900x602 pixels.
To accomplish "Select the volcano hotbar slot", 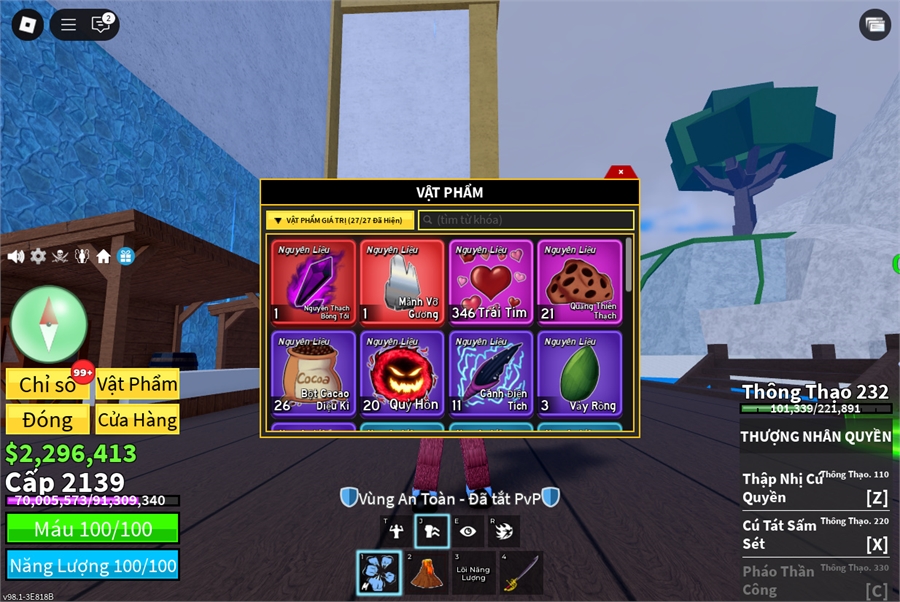I will tap(427, 573).
